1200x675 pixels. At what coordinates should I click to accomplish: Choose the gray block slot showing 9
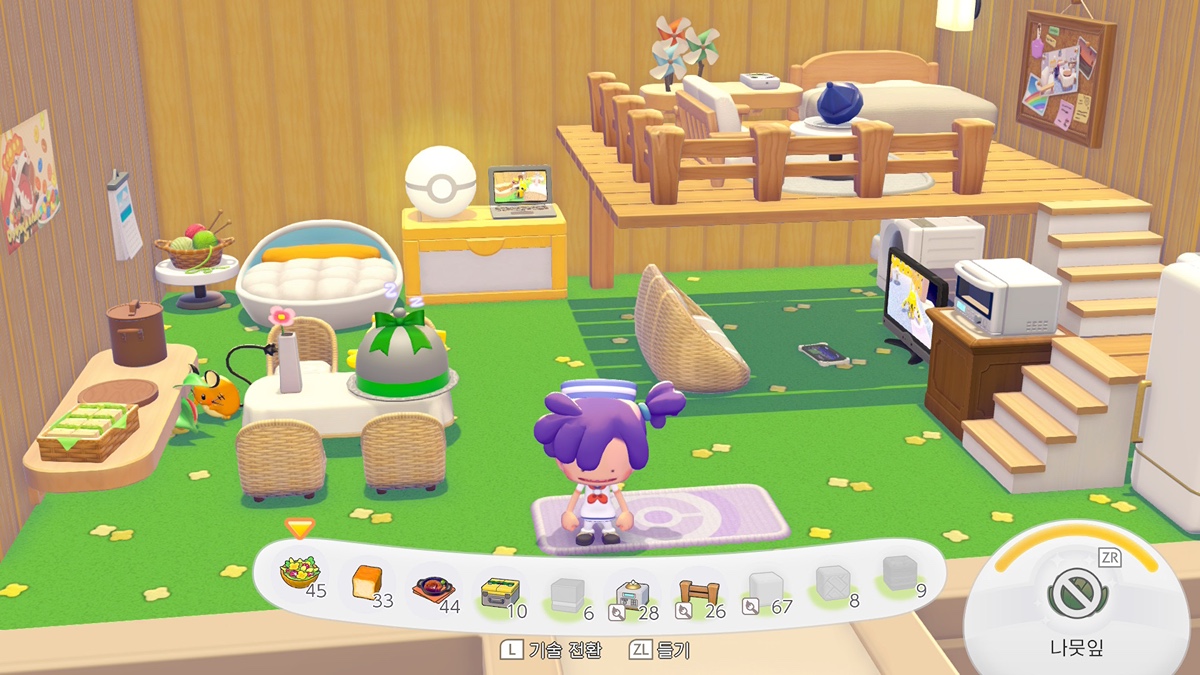point(898,574)
